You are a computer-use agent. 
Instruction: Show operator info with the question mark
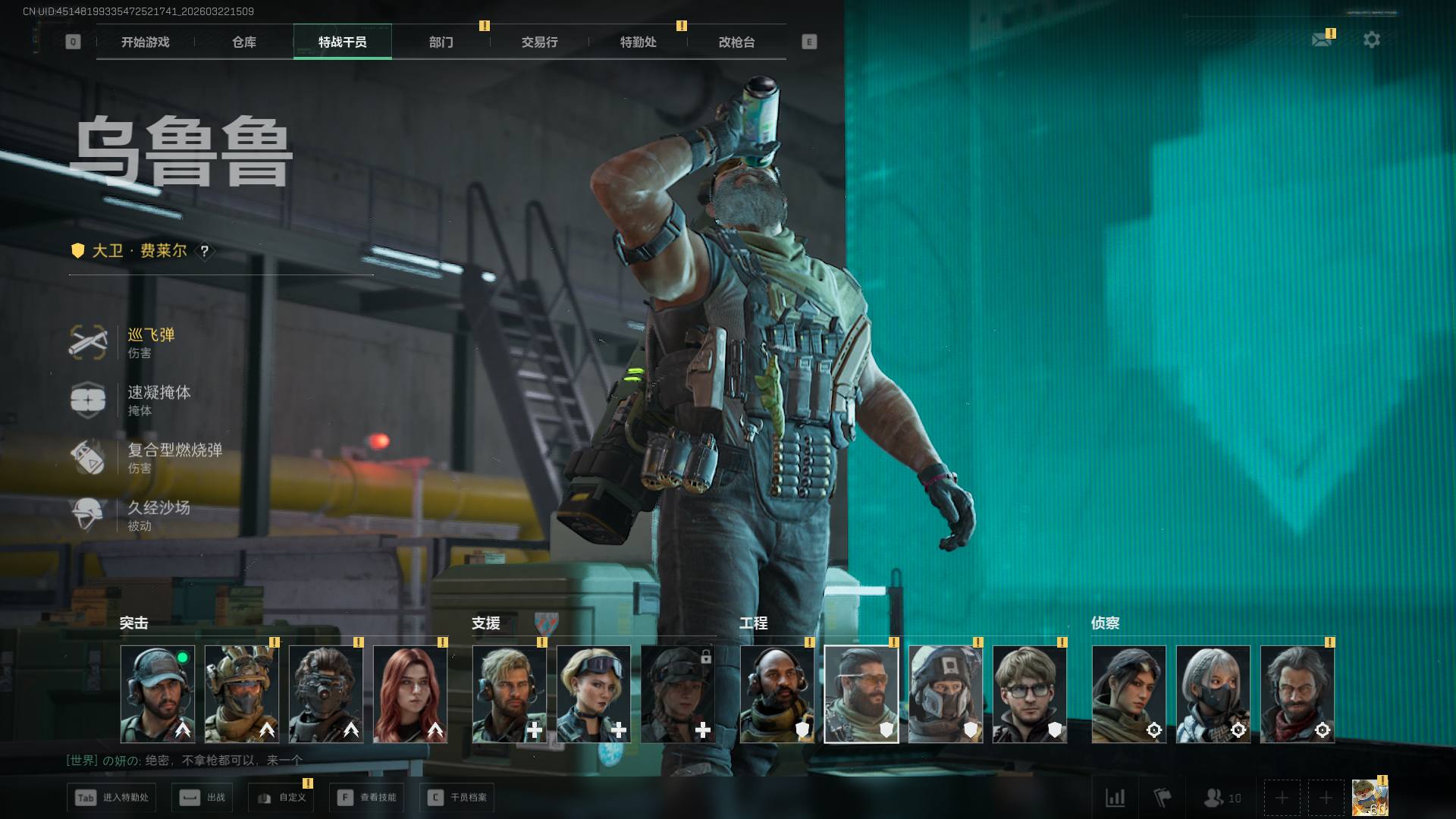(204, 251)
